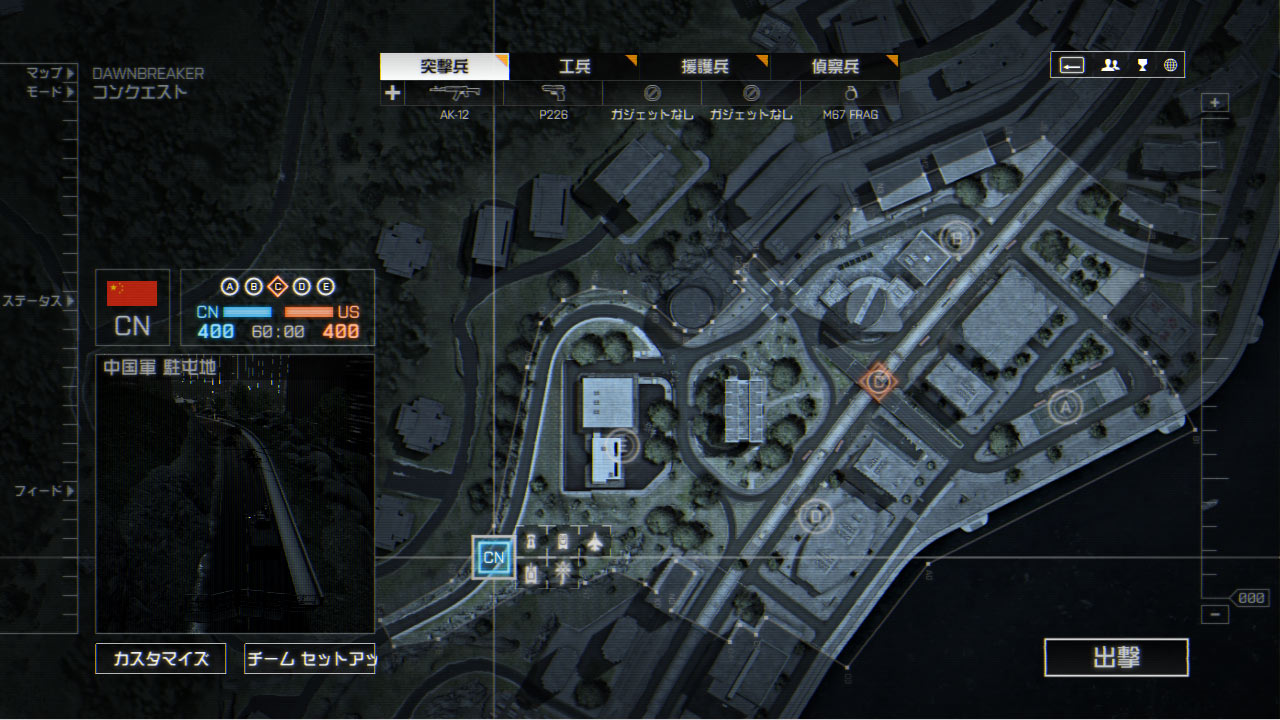The width and height of the screenshot is (1280, 720).
Task: Click the back arrow icon
Action: (1072, 65)
